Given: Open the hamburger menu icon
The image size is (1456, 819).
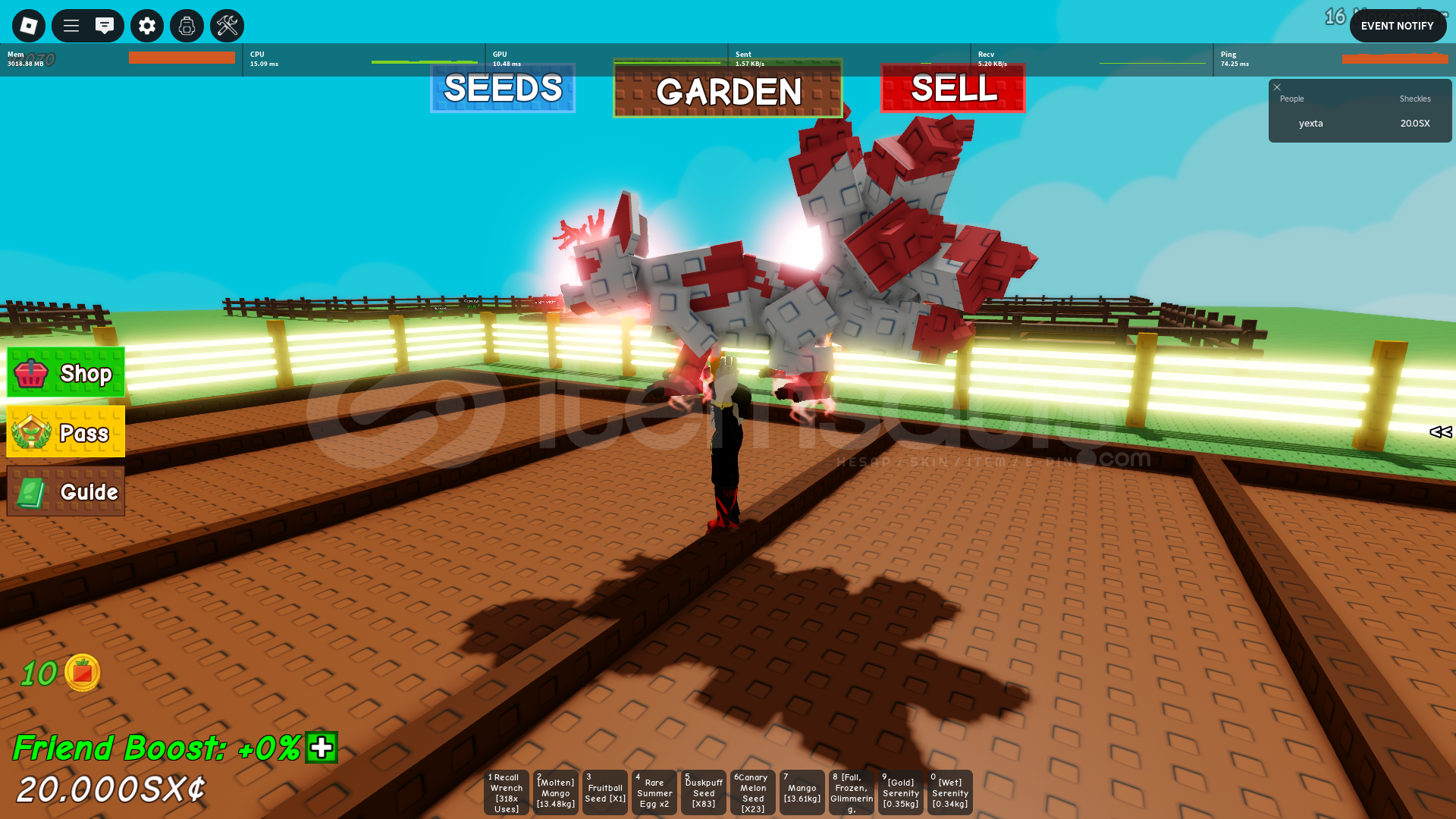Looking at the screenshot, I should click(71, 25).
